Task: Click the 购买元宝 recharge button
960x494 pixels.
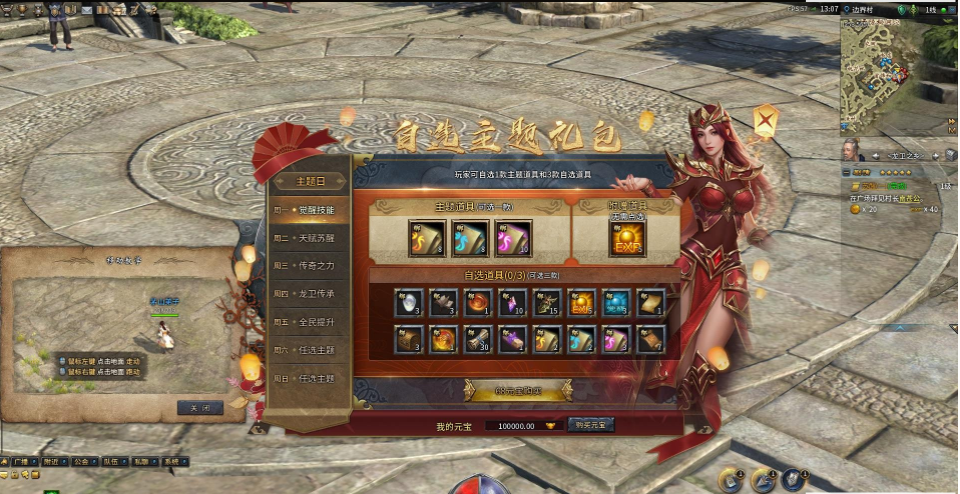Action: tap(592, 425)
